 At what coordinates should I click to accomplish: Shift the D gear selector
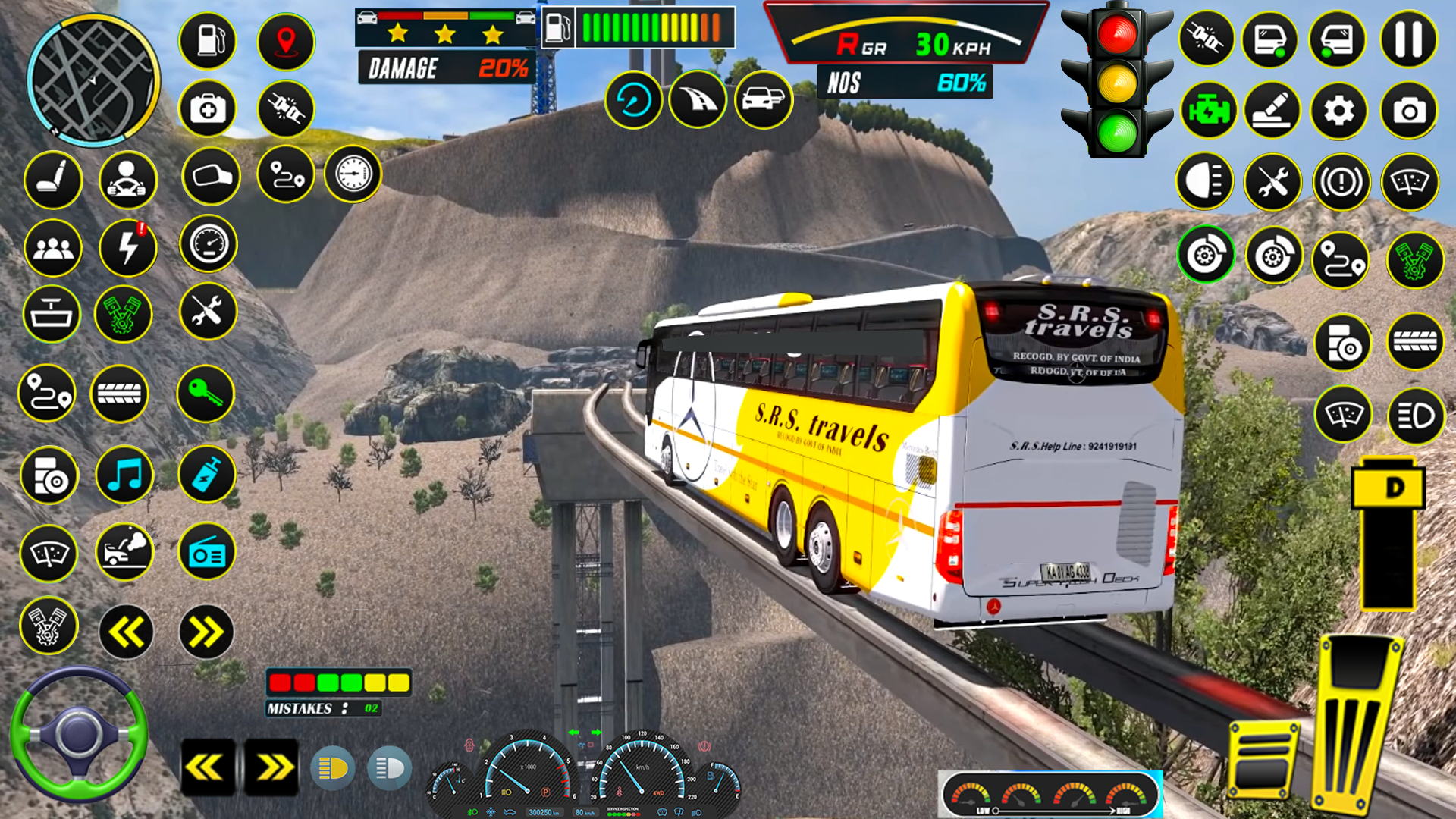(1387, 488)
